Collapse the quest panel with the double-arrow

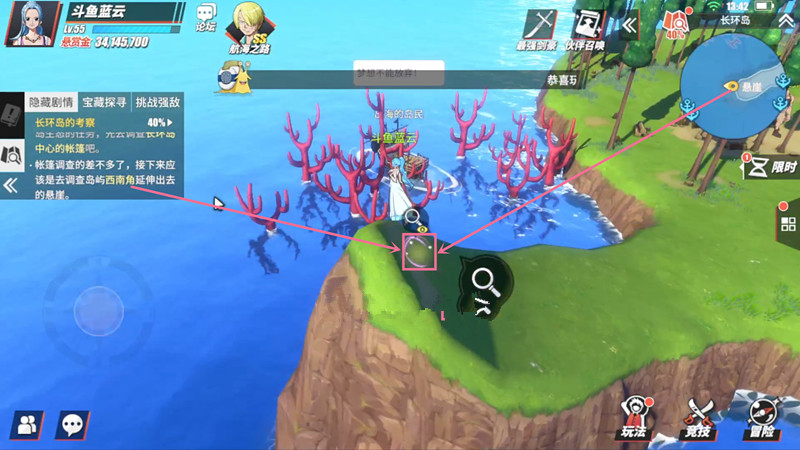coord(11,186)
